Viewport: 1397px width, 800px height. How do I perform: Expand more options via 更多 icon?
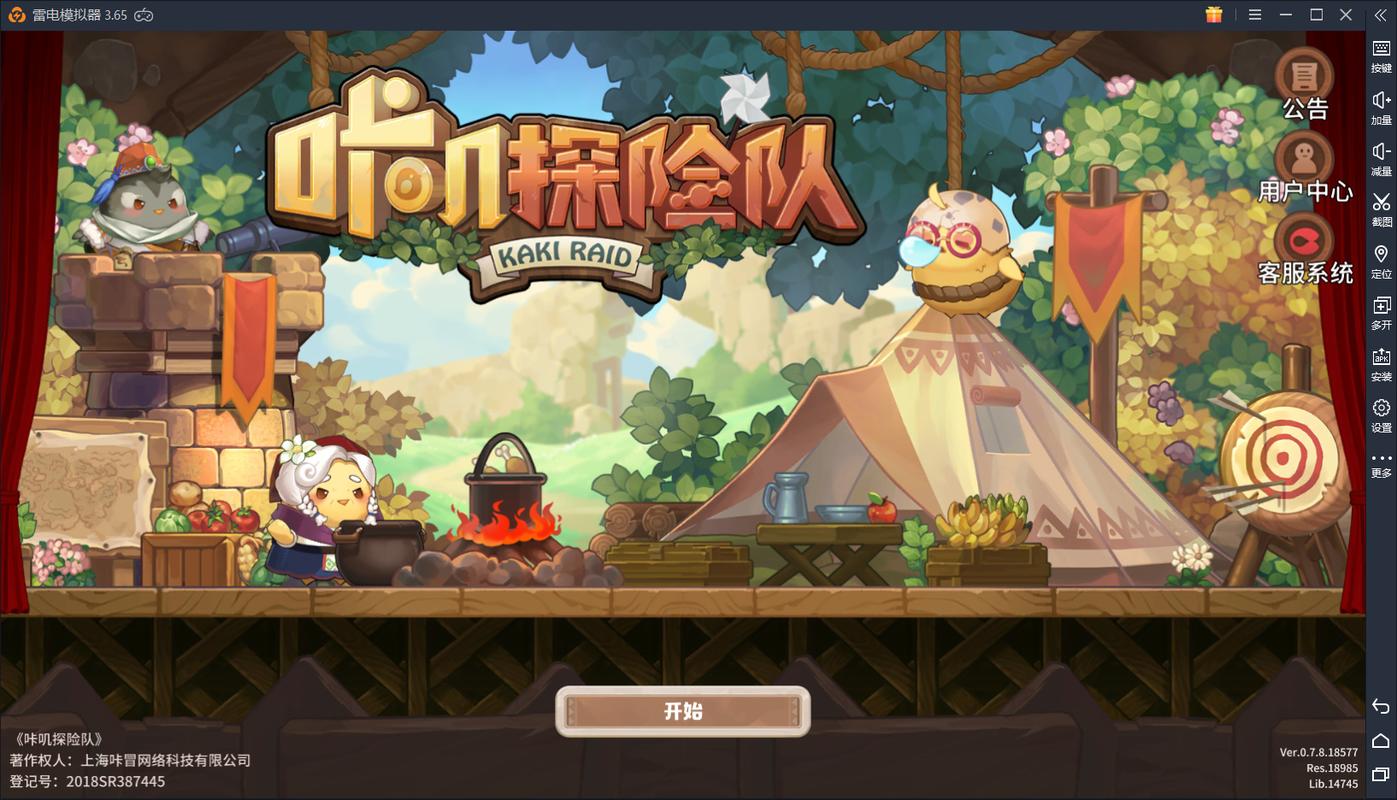point(1380,461)
